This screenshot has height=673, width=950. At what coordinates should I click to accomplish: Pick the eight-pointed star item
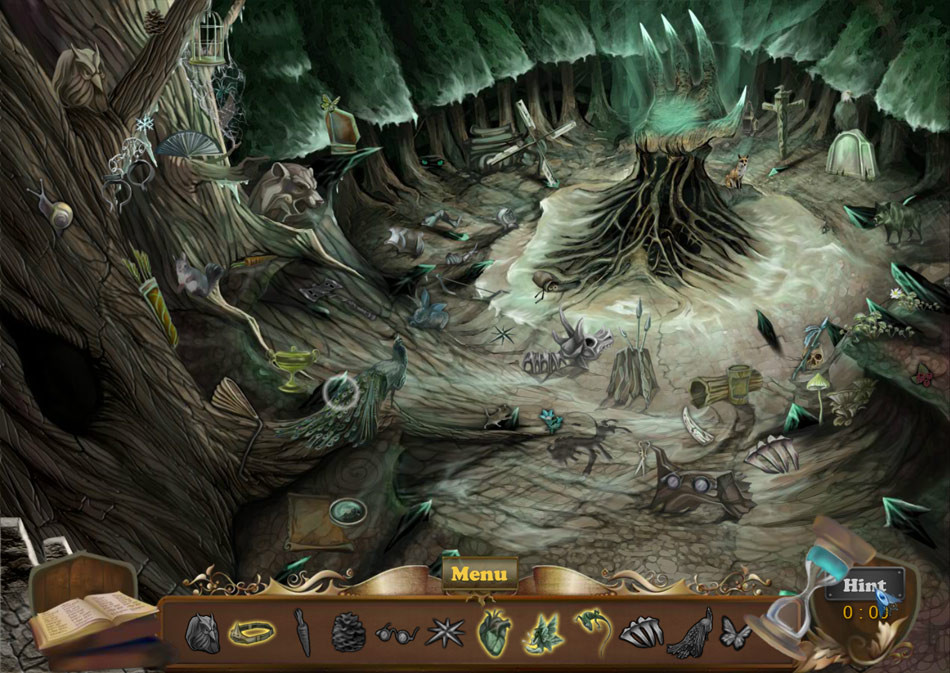442,632
